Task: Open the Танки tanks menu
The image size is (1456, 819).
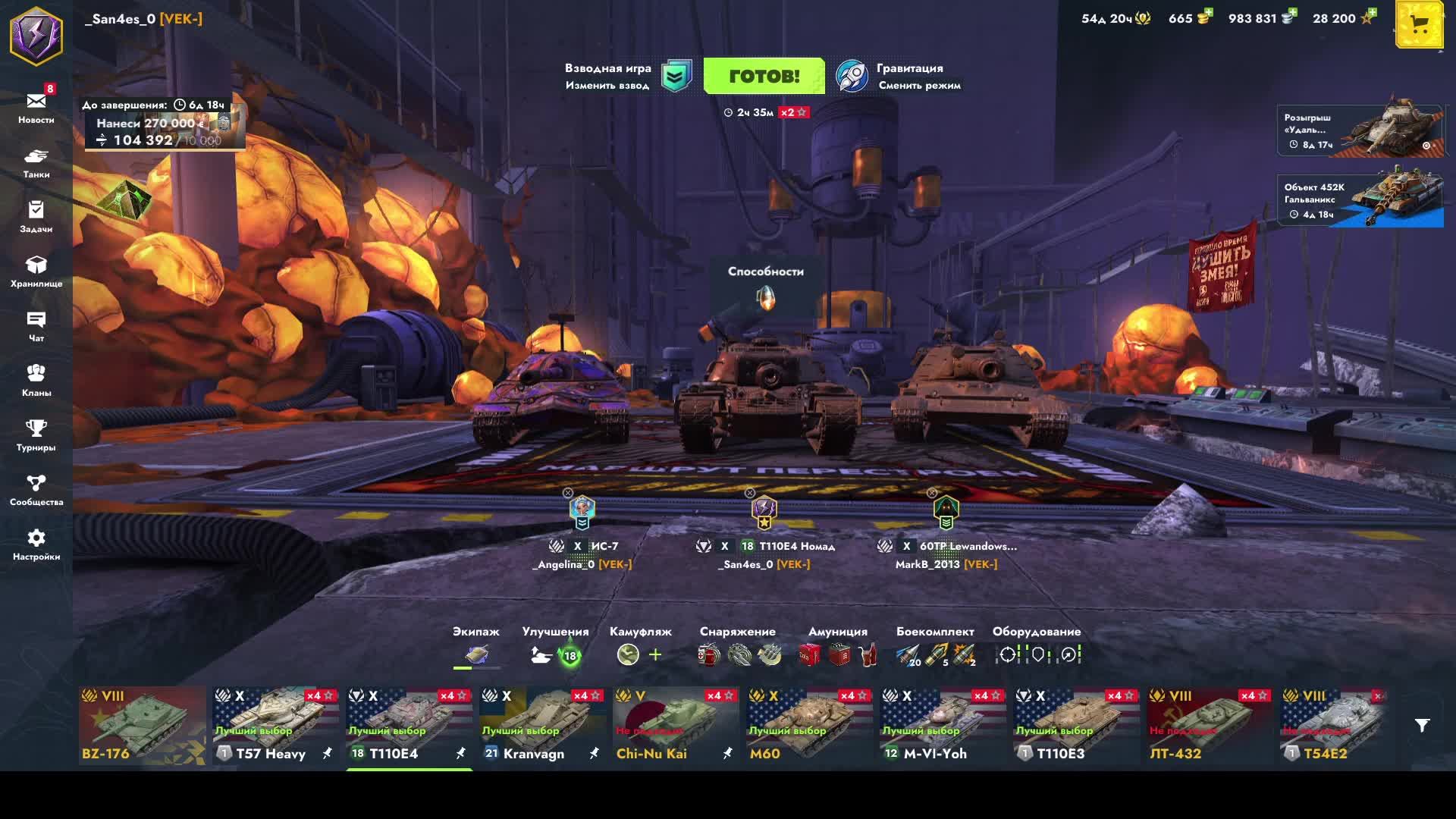Action: pos(36,162)
